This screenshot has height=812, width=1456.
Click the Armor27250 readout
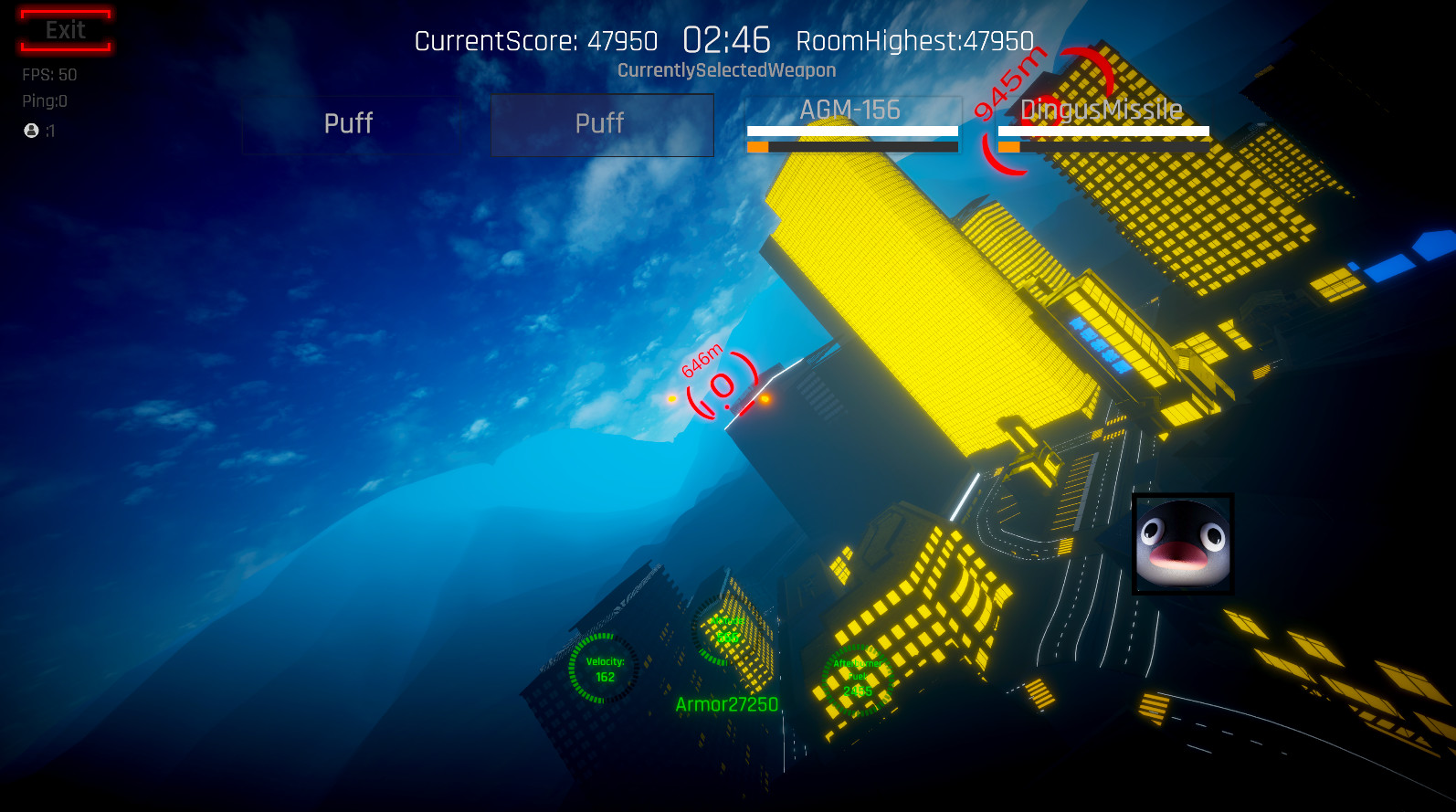(724, 703)
